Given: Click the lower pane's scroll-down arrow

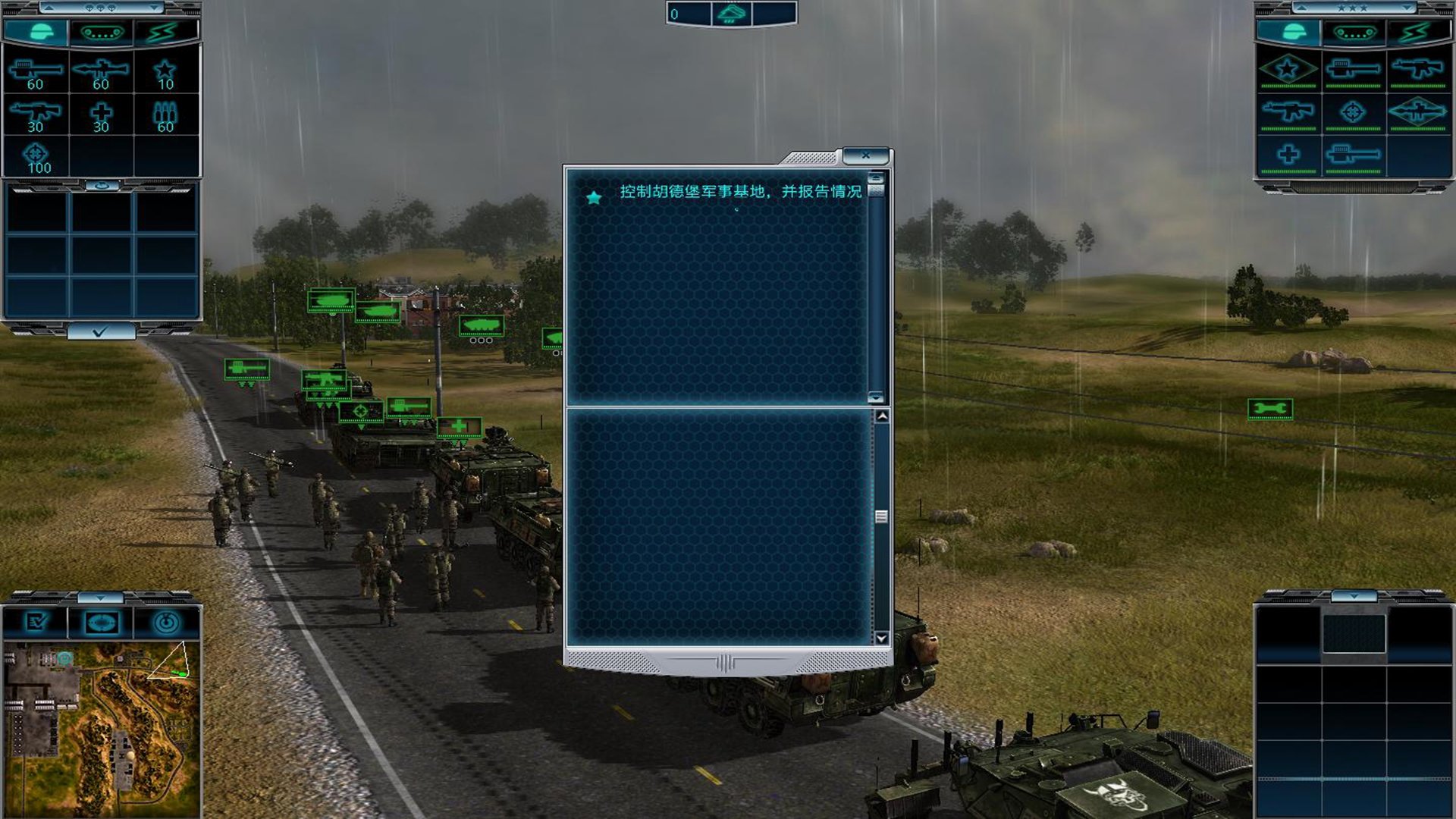Looking at the screenshot, I should 881,639.
